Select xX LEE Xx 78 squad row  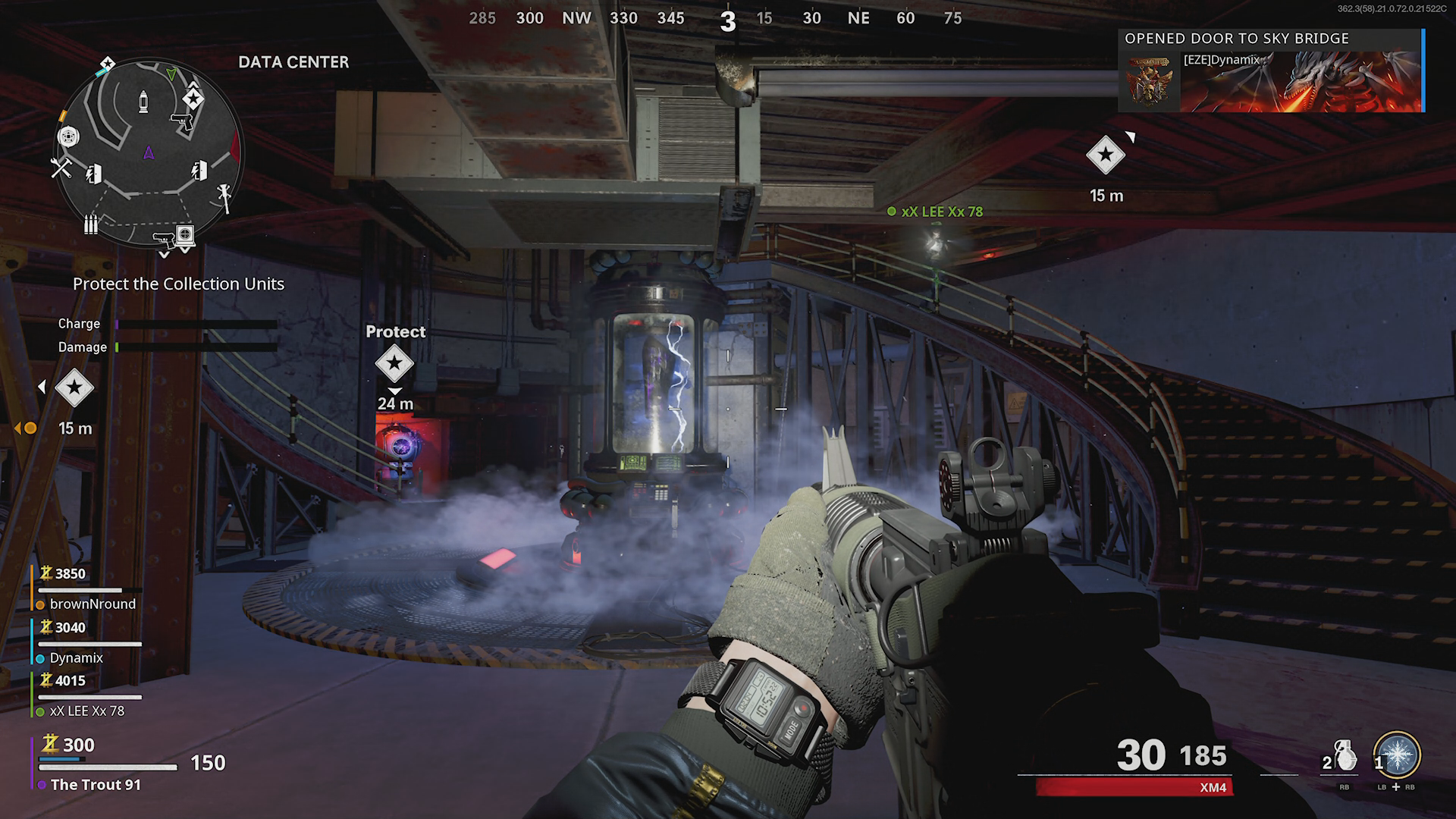[x=86, y=711]
